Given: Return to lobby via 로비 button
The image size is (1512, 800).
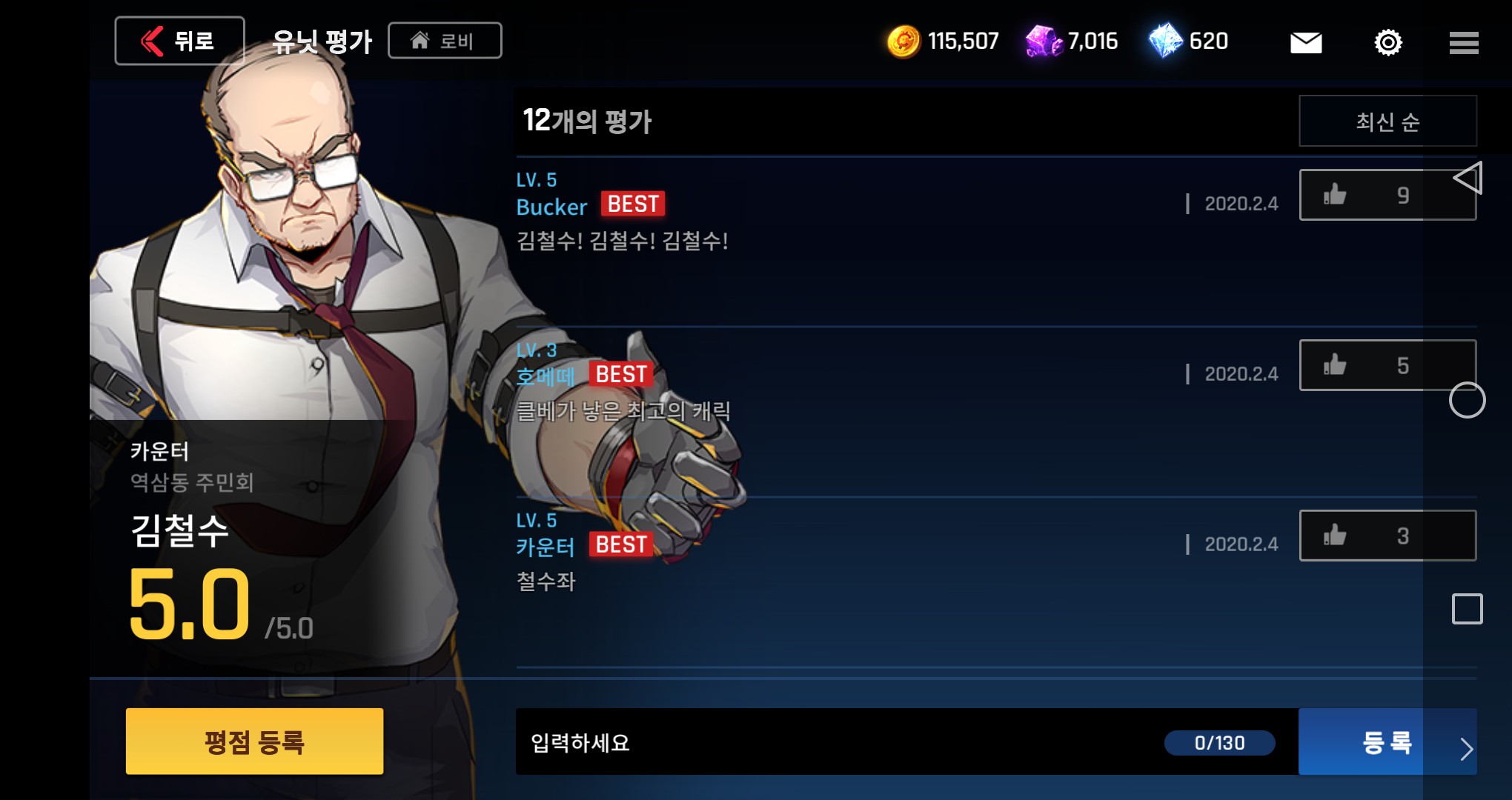Looking at the screenshot, I should (445, 41).
